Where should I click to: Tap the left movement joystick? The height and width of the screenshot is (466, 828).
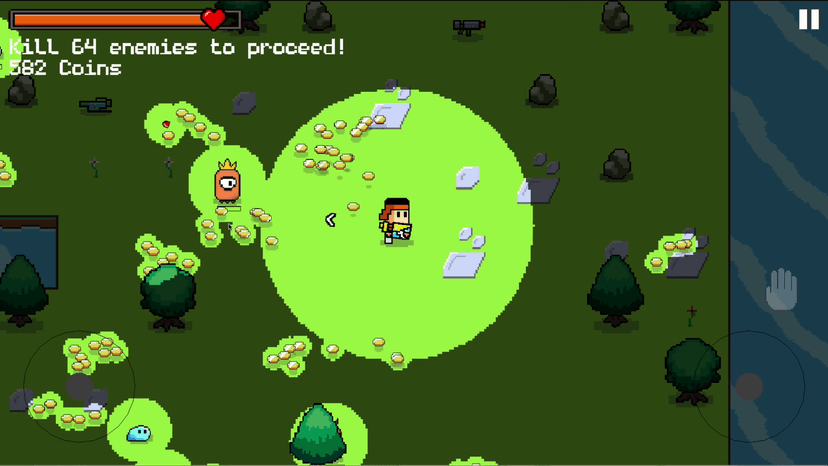(79, 386)
